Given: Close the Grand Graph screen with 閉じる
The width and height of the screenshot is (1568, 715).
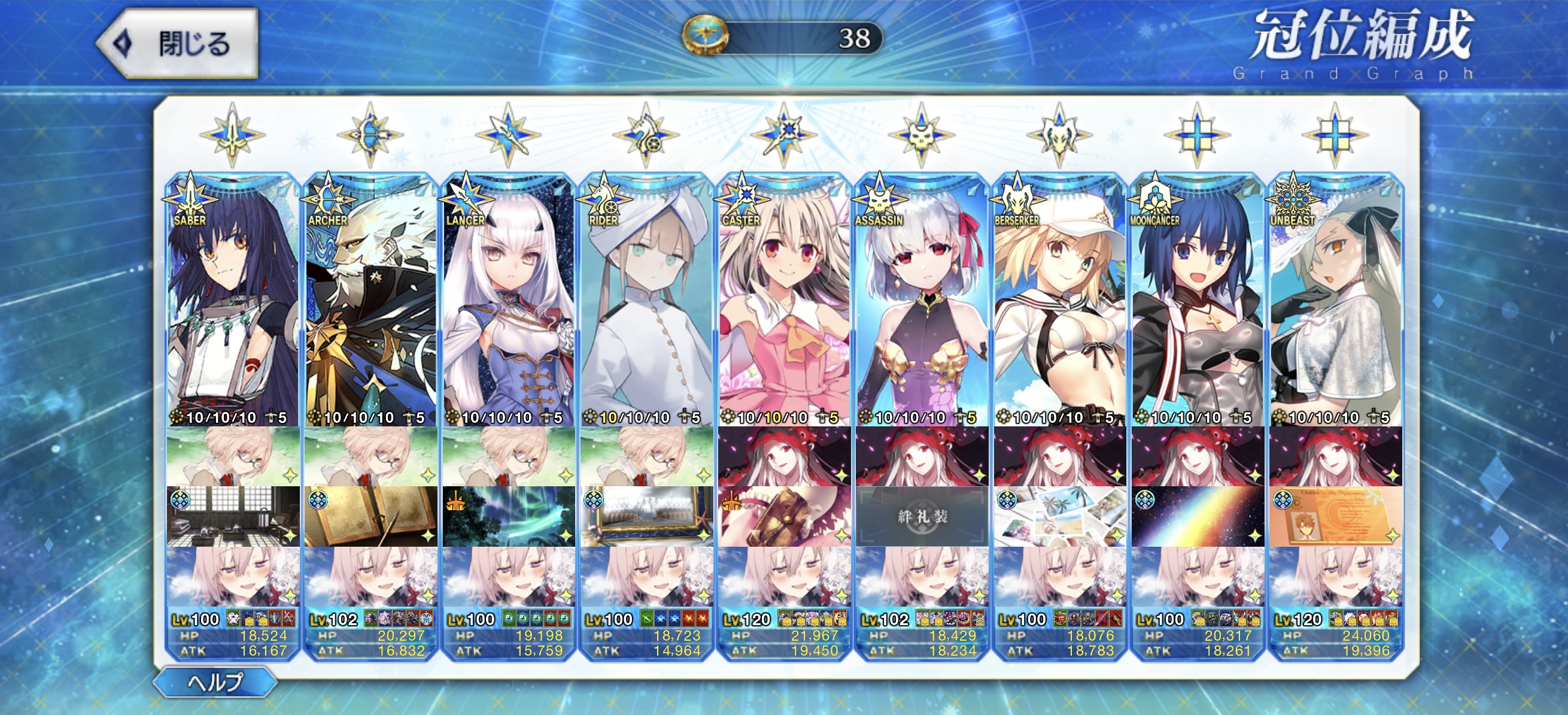Looking at the screenshot, I should [x=178, y=44].
